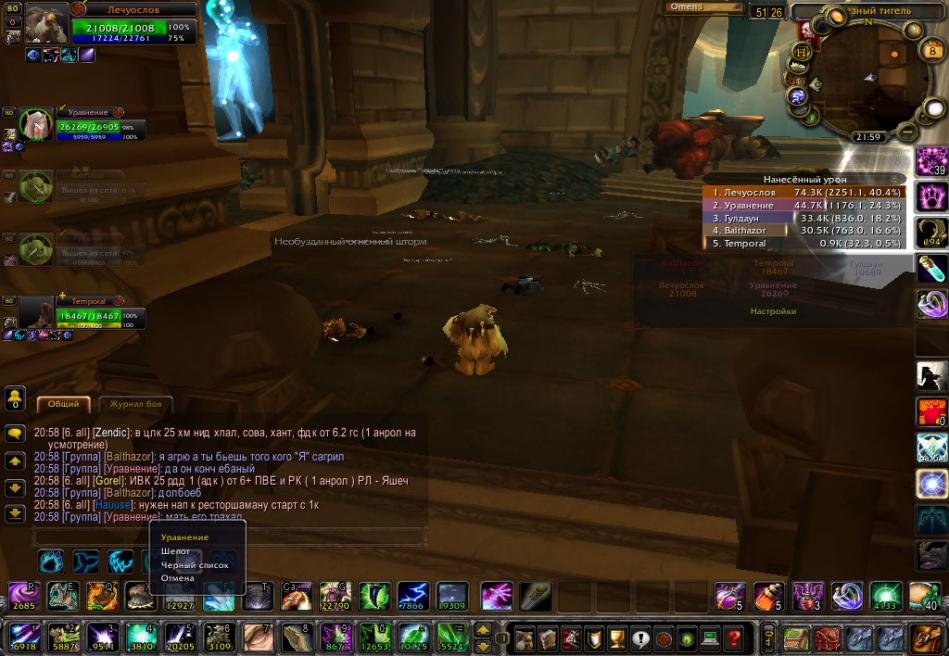
Task: Open the main backpack bag slot
Action: [x=929, y=638]
